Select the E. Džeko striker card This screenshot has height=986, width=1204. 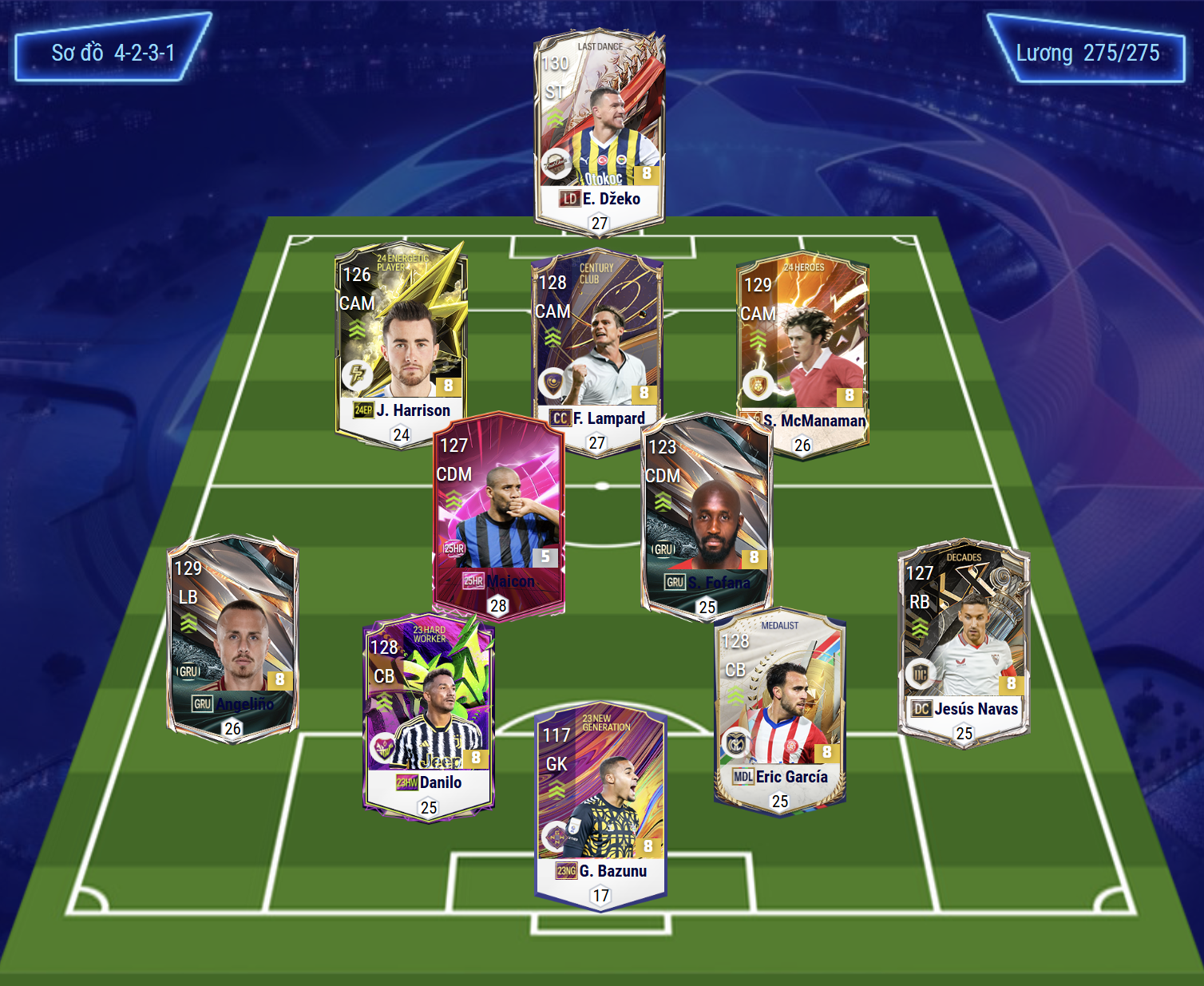[599, 128]
